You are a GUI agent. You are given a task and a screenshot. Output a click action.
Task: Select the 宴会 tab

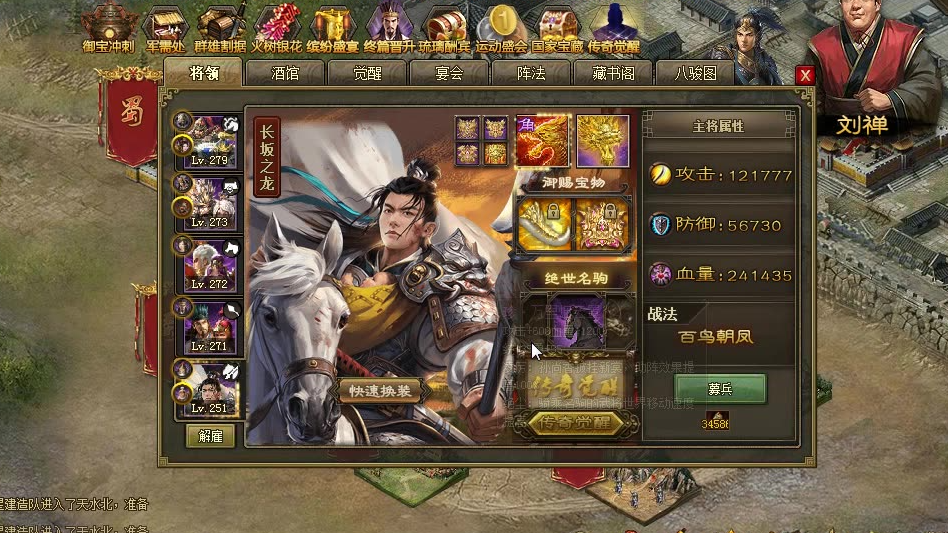tap(449, 73)
